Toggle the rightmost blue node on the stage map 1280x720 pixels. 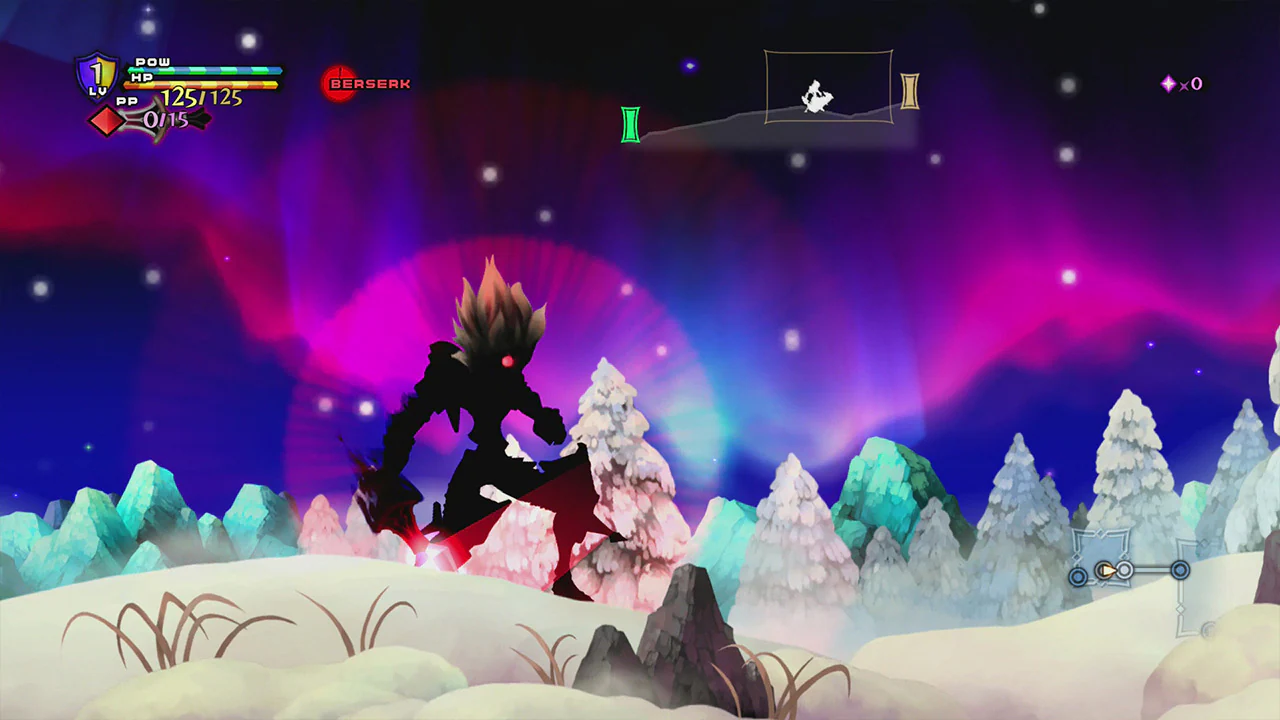click(x=1180, y=570)
